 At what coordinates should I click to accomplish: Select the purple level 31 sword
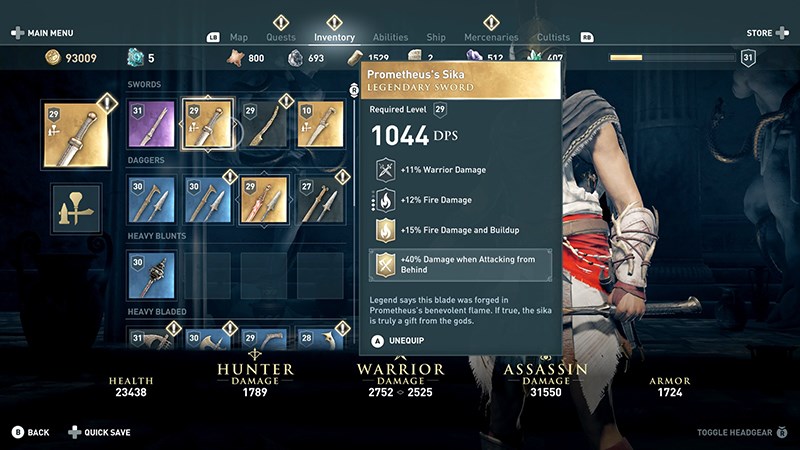(x=152, y=123)
